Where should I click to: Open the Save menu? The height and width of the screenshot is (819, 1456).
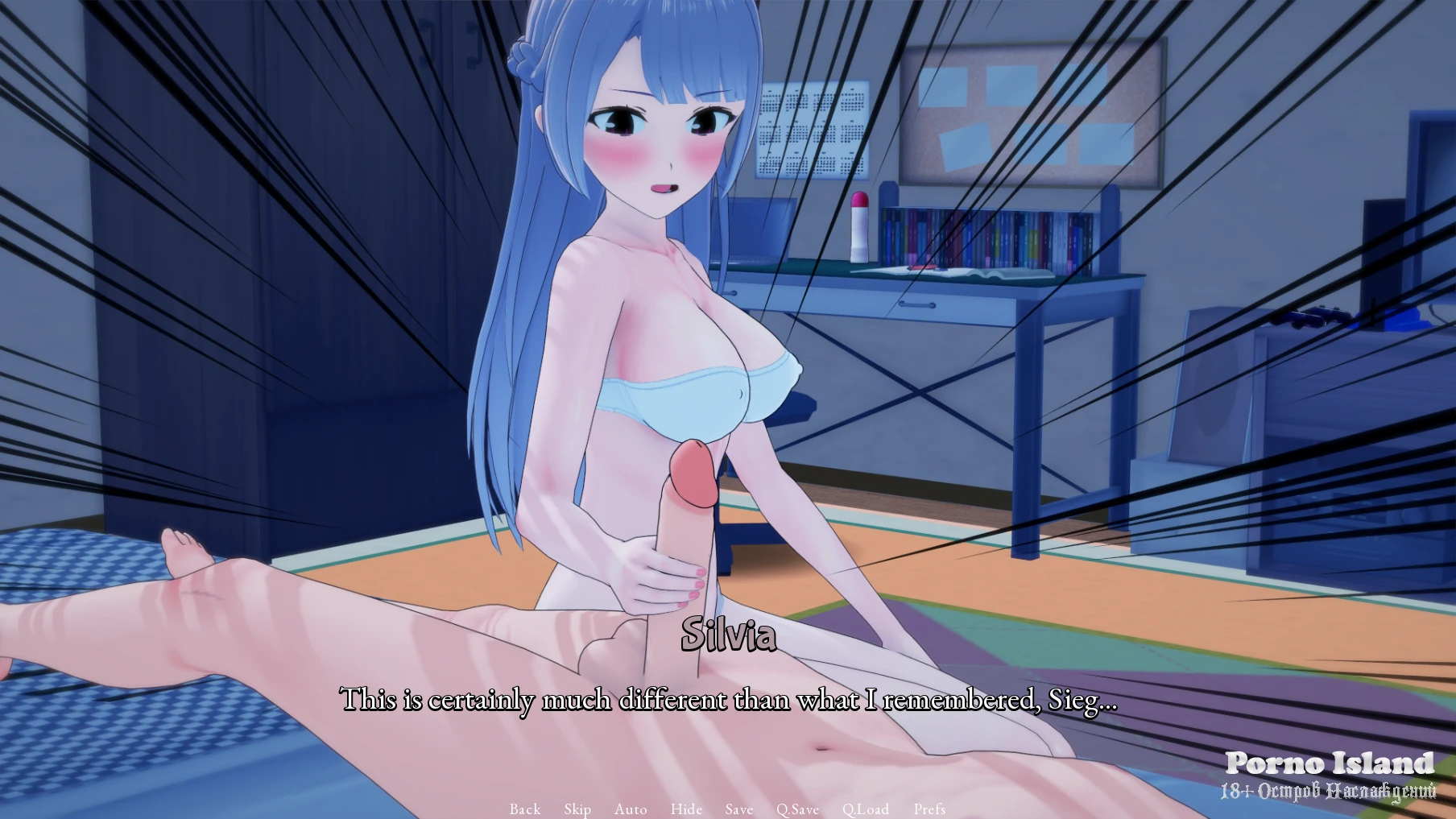[x=738, y=809]
